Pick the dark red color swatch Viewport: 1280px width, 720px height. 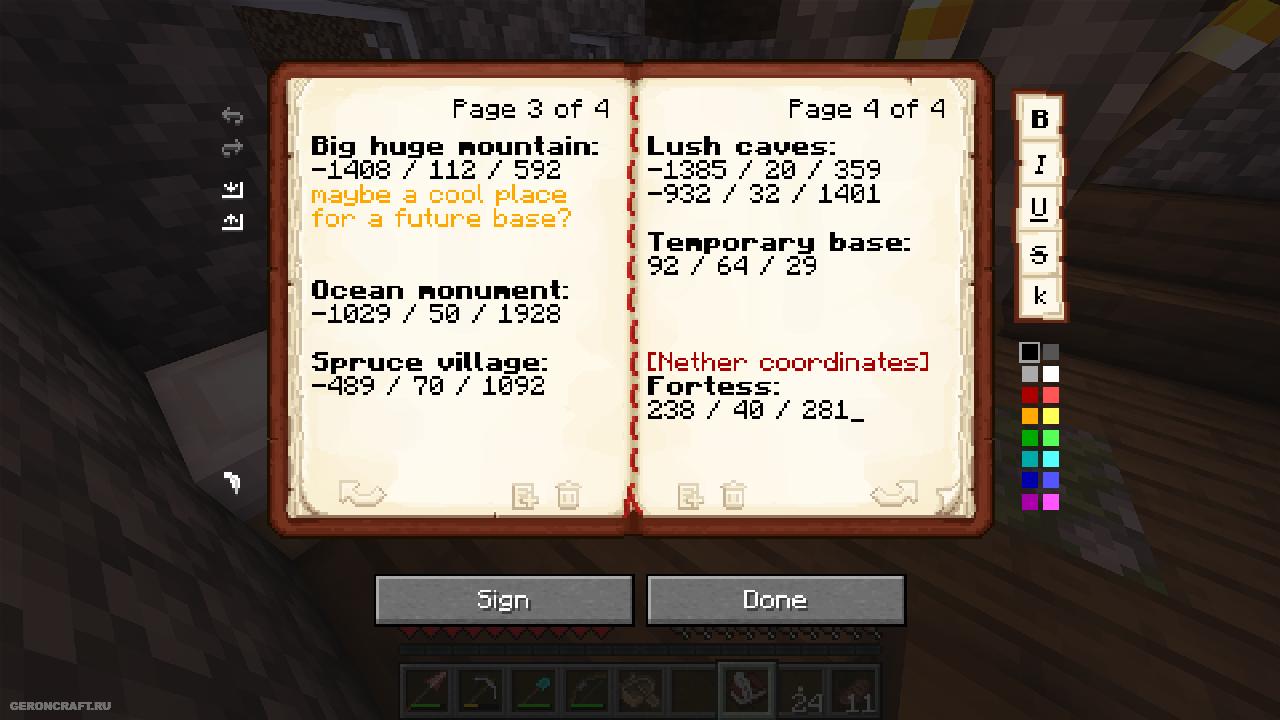click(x=1029, y=395)
